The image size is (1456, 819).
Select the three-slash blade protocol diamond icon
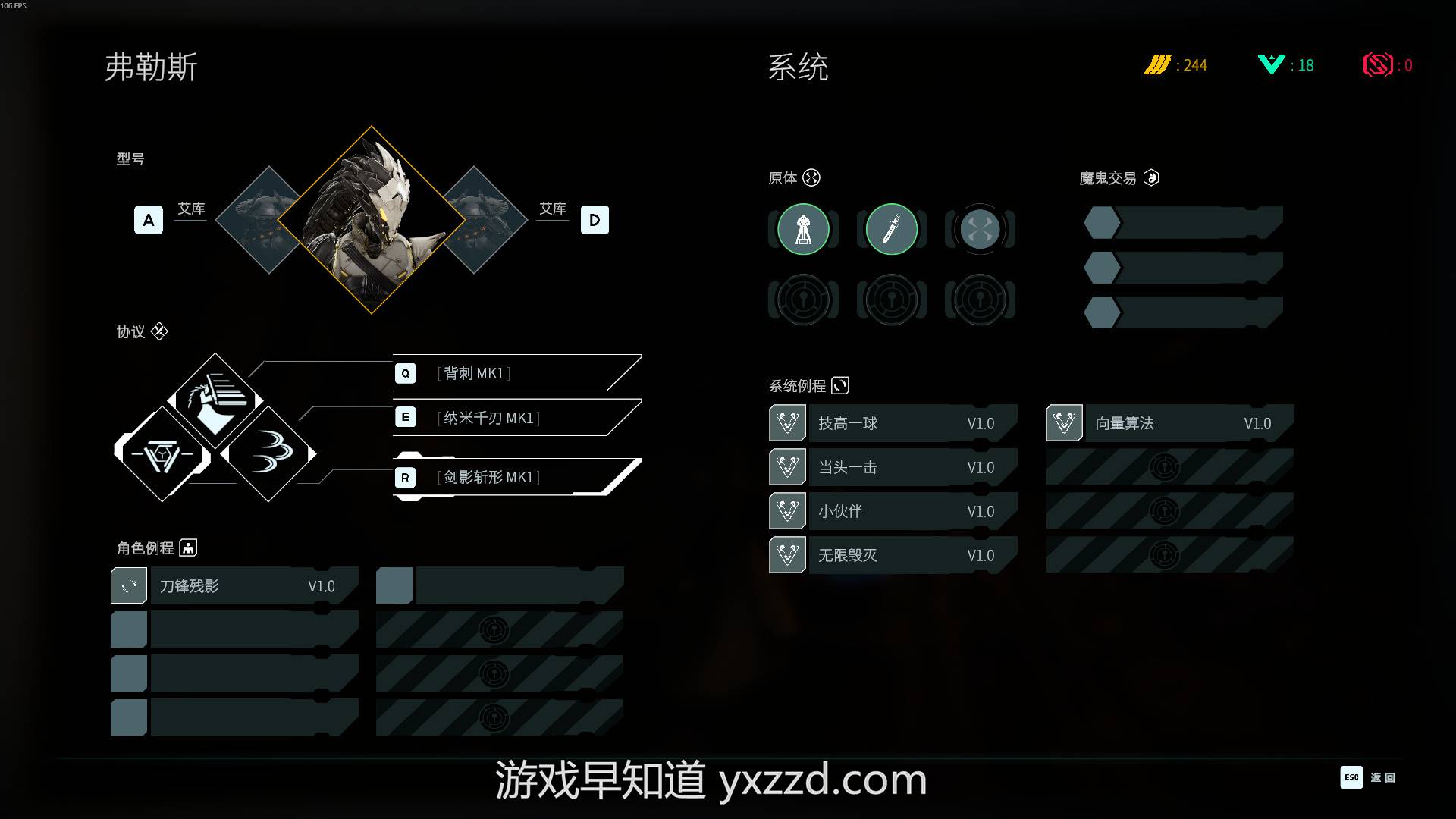(268, 453)
